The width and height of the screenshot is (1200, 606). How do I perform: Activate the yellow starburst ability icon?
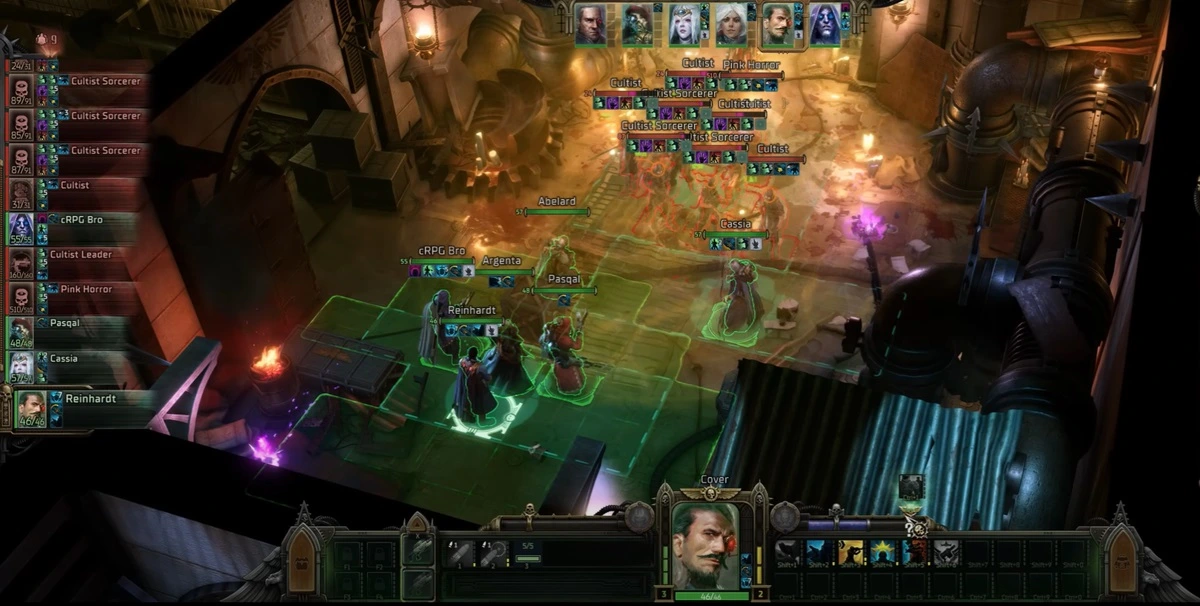[x=884, y=553]
